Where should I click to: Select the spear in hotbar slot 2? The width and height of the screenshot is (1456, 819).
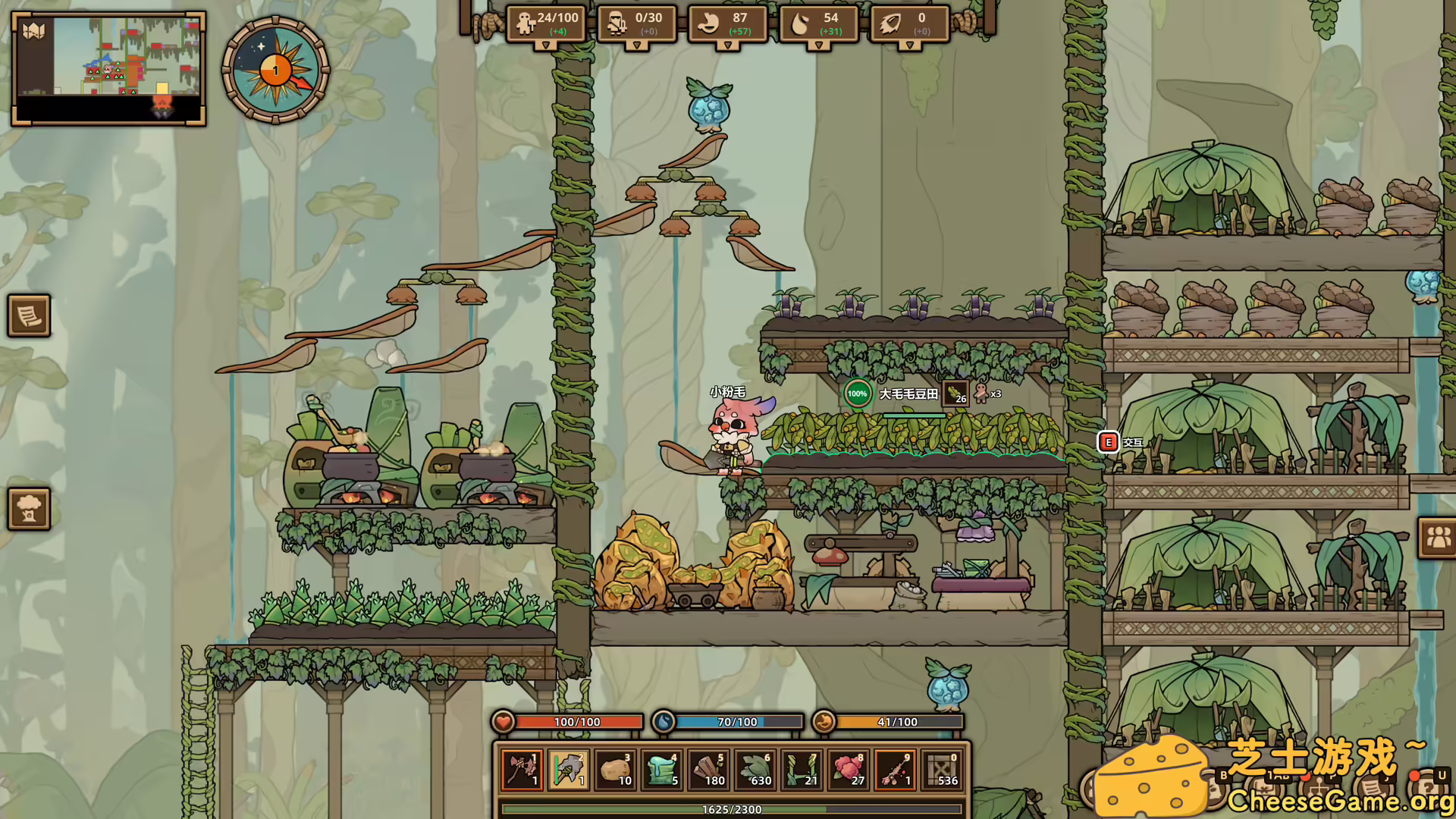pos(567,770)
